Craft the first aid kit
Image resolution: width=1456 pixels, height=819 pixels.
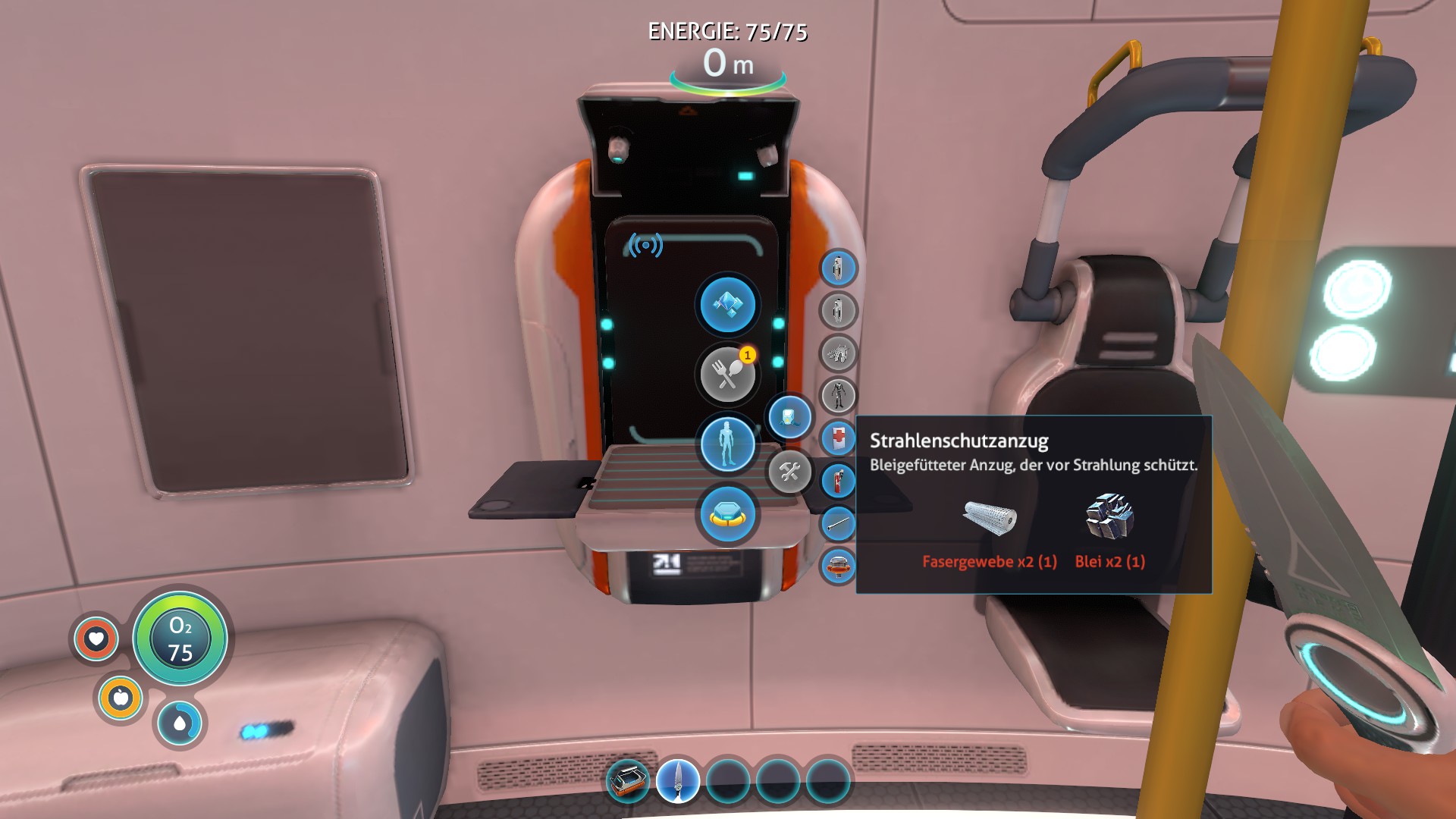pyautogui.click(x=838, y=438)
